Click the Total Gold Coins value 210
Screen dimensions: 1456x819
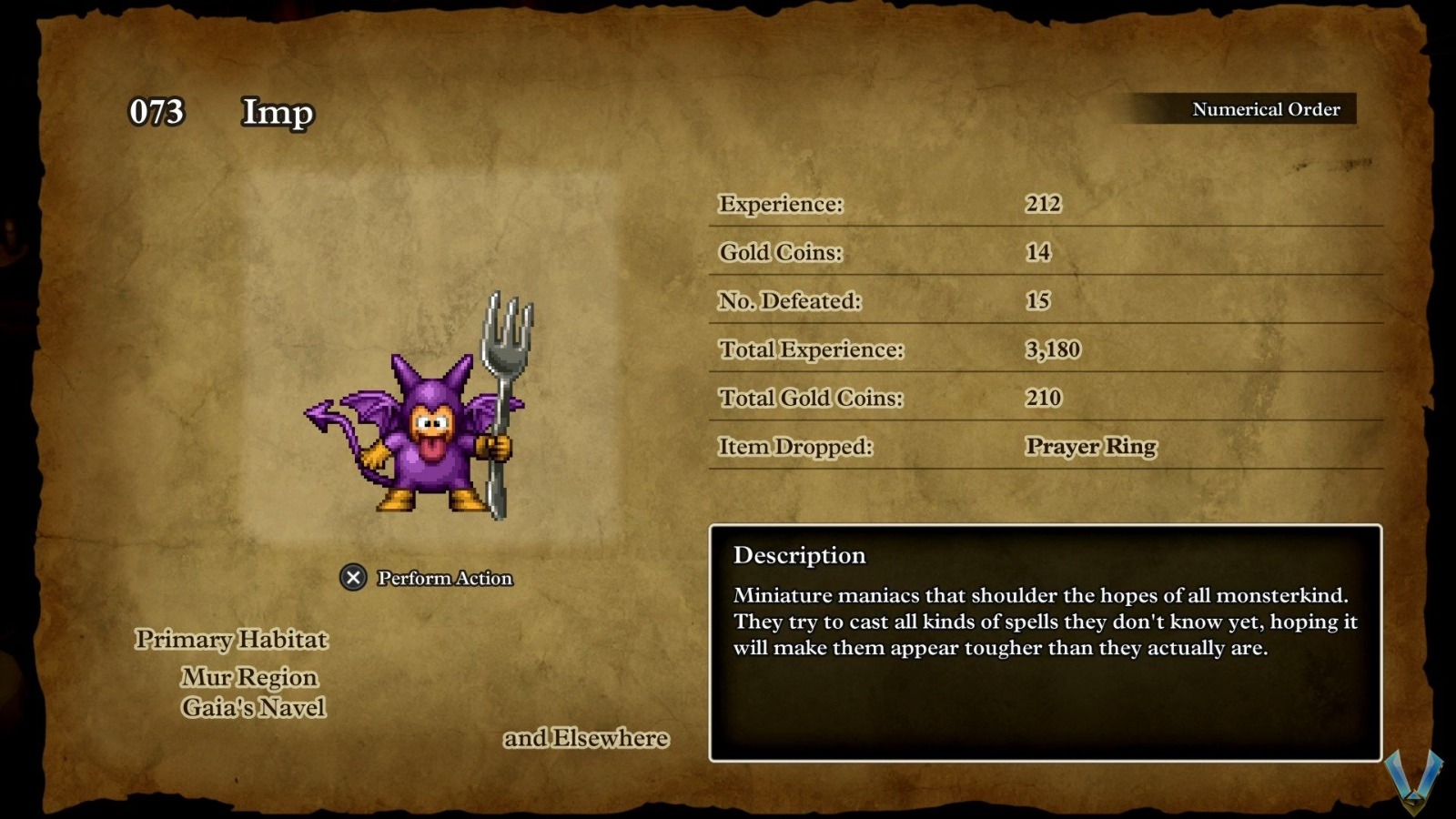(x=1042, y=398)
